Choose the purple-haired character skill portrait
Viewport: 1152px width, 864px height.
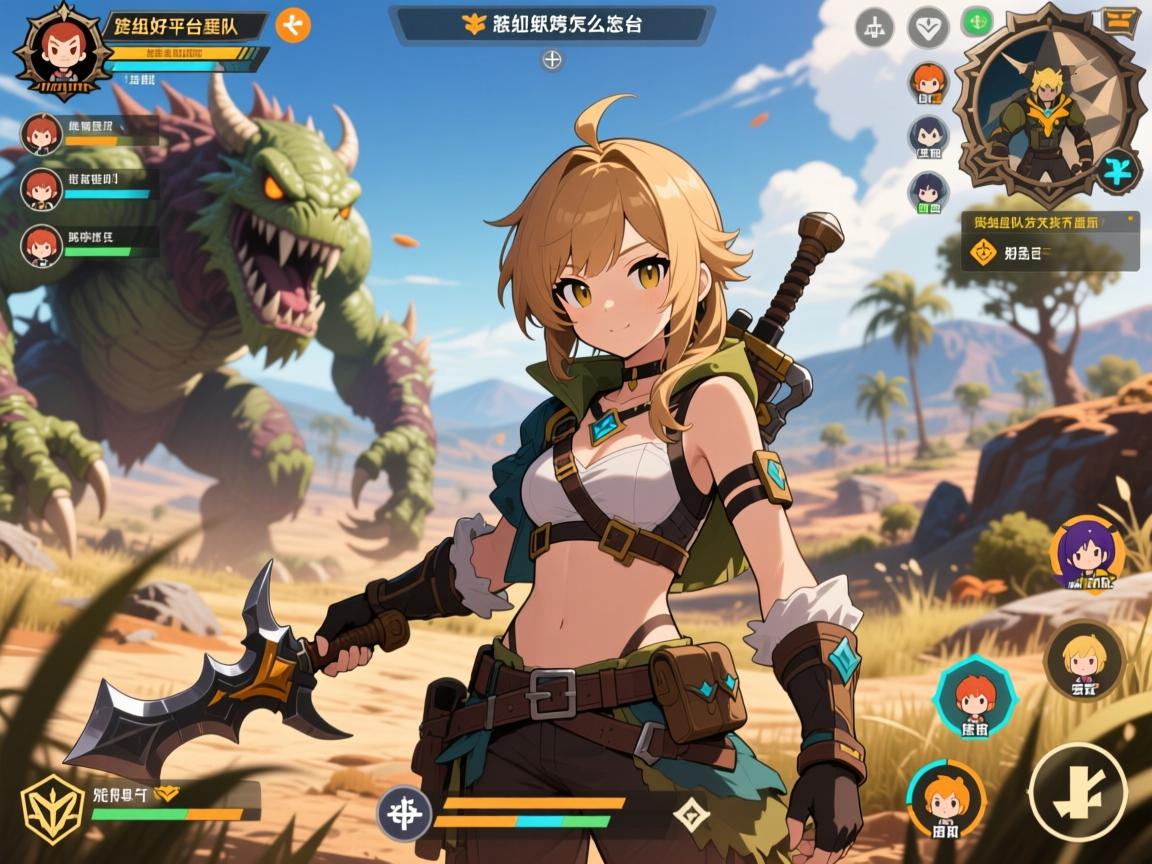1086,553
